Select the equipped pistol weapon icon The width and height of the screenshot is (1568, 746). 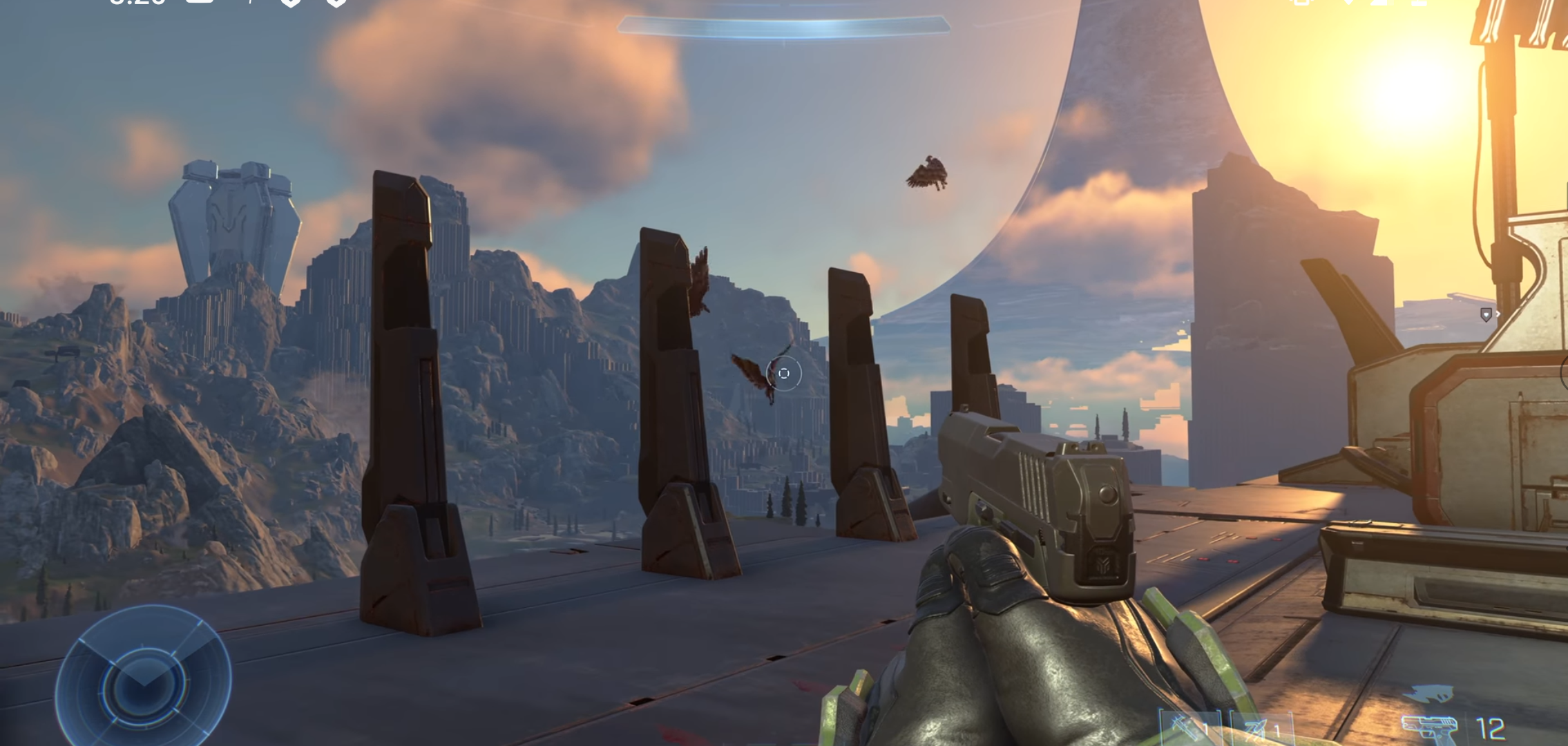1431,729
